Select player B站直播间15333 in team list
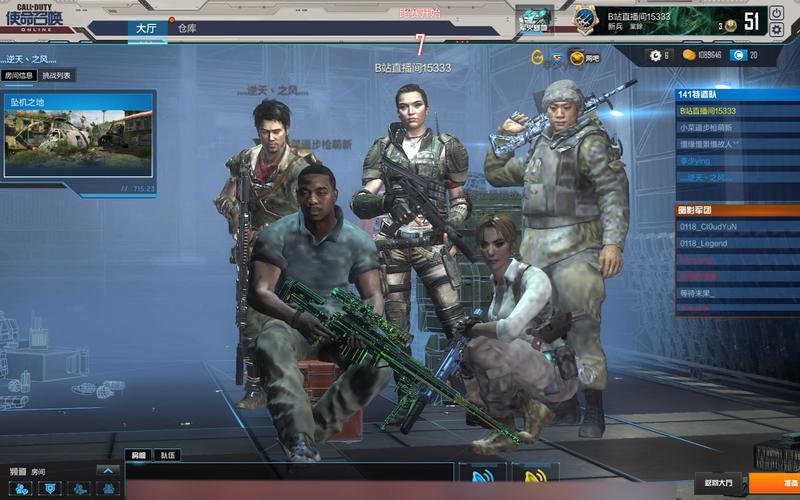 [708, 111]
